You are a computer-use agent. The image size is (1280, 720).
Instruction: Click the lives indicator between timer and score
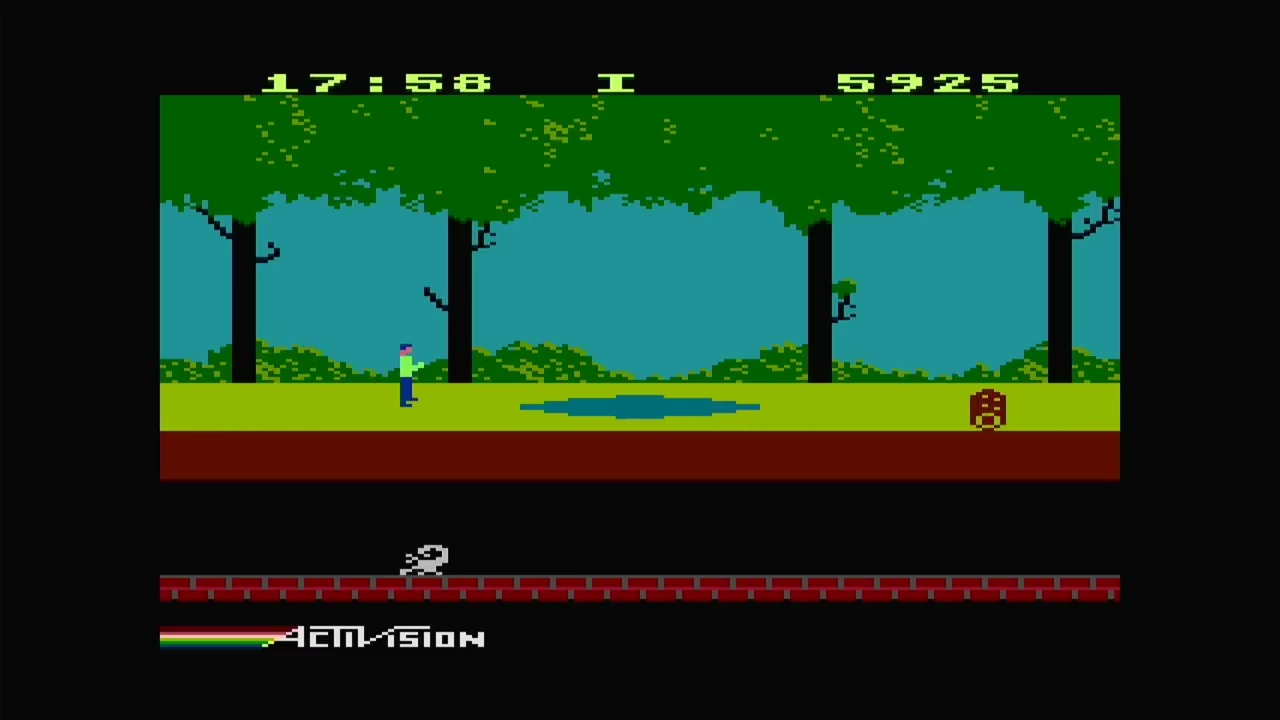tap(617, 83)
